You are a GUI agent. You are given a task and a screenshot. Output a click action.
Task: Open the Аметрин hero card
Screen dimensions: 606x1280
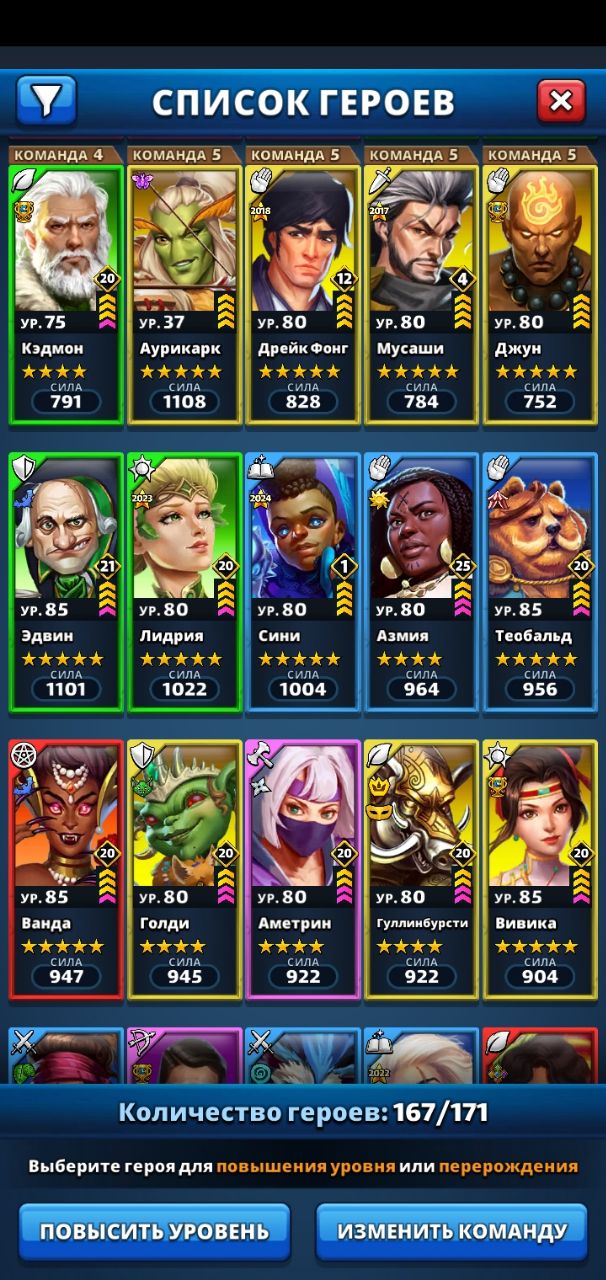point(302,869)
